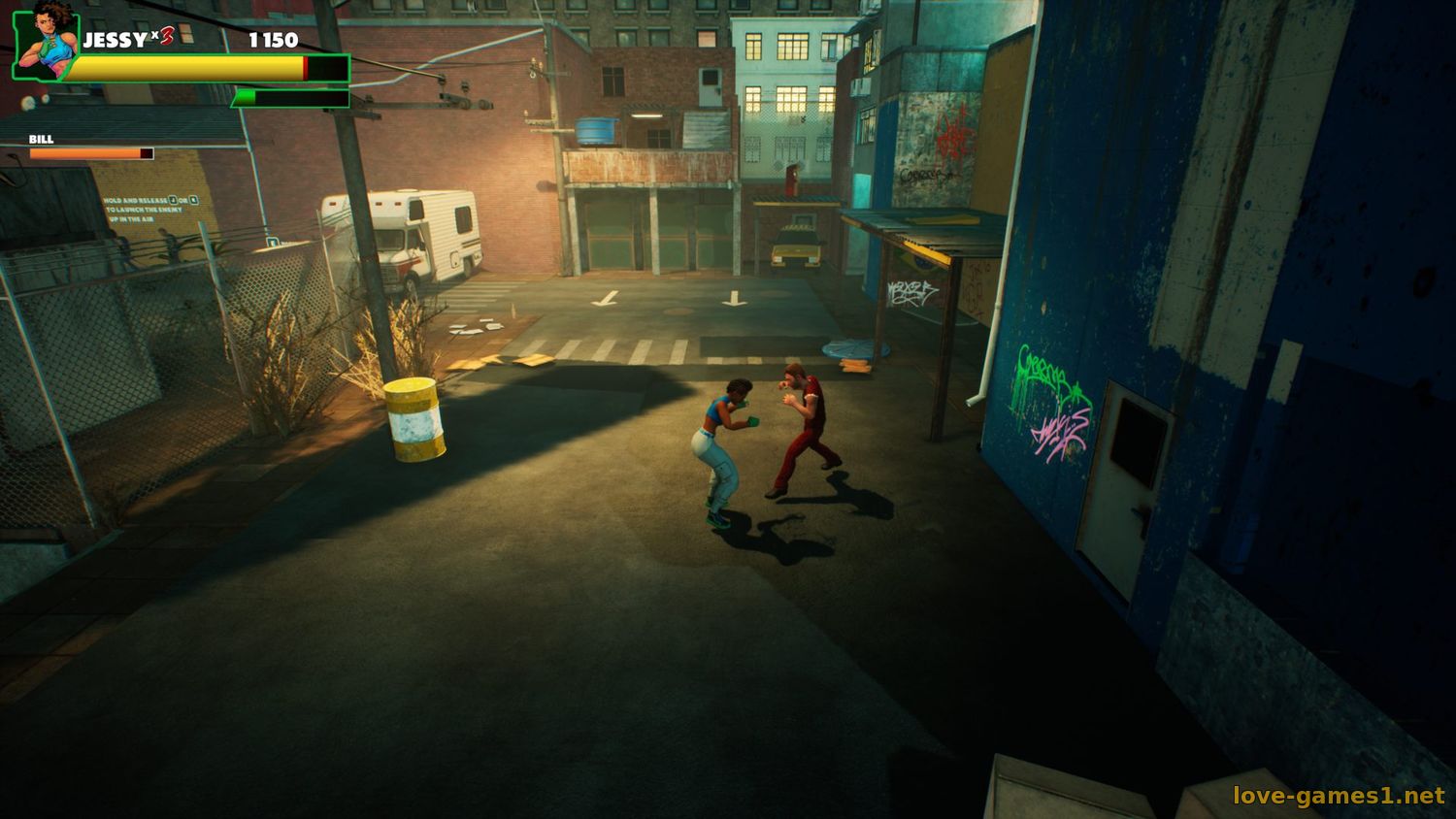Screen dimensions: 1456x819
Task: Click Jessy's character portrait
Action: (47, 42)
